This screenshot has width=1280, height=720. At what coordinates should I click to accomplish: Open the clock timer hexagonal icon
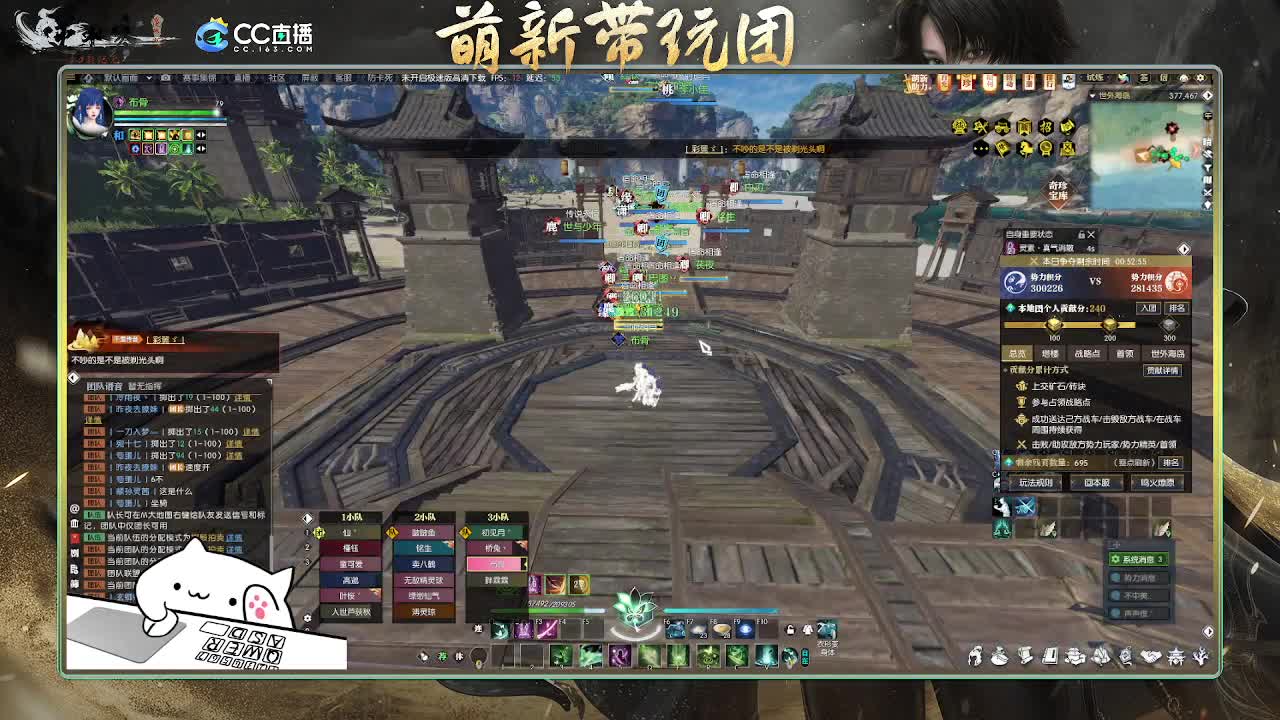tap(1047, 148)
